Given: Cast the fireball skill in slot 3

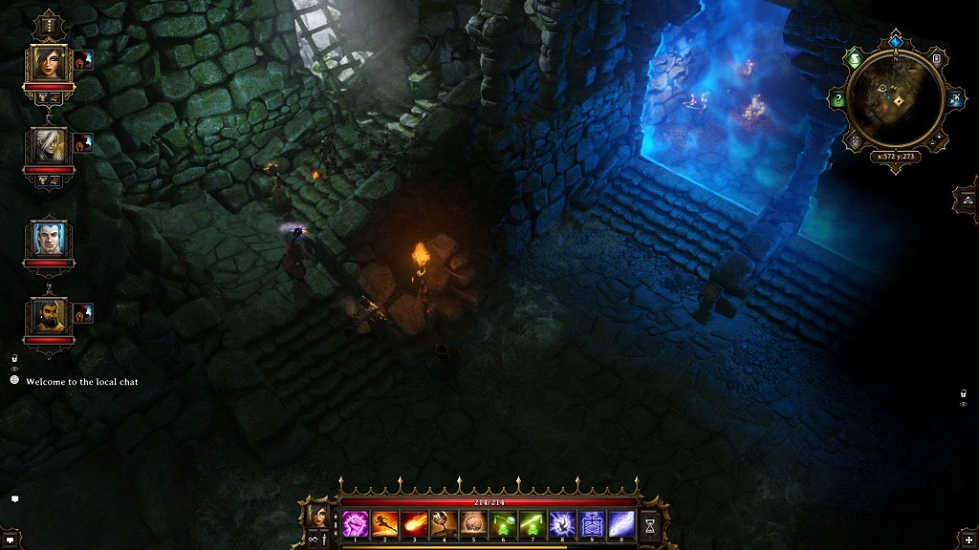Looking at the screenshot, I should click(x=415, y=524).
